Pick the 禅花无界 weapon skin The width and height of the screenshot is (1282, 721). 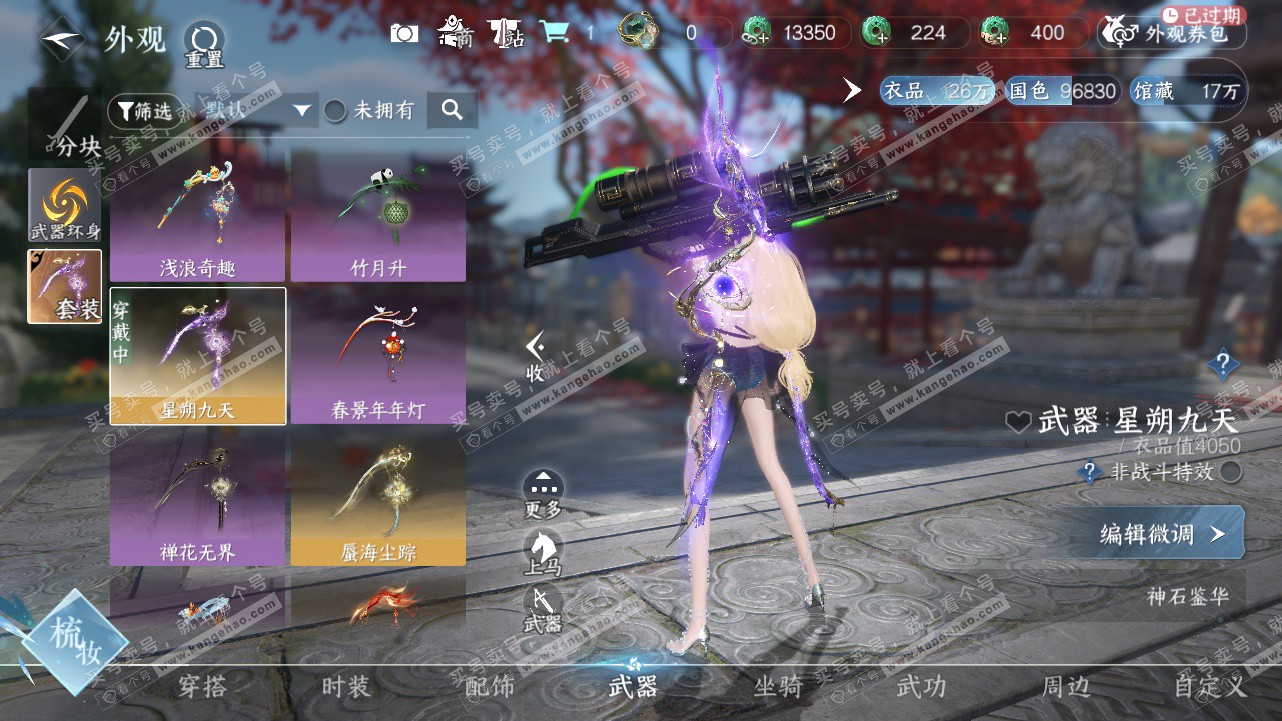[198, 498]
